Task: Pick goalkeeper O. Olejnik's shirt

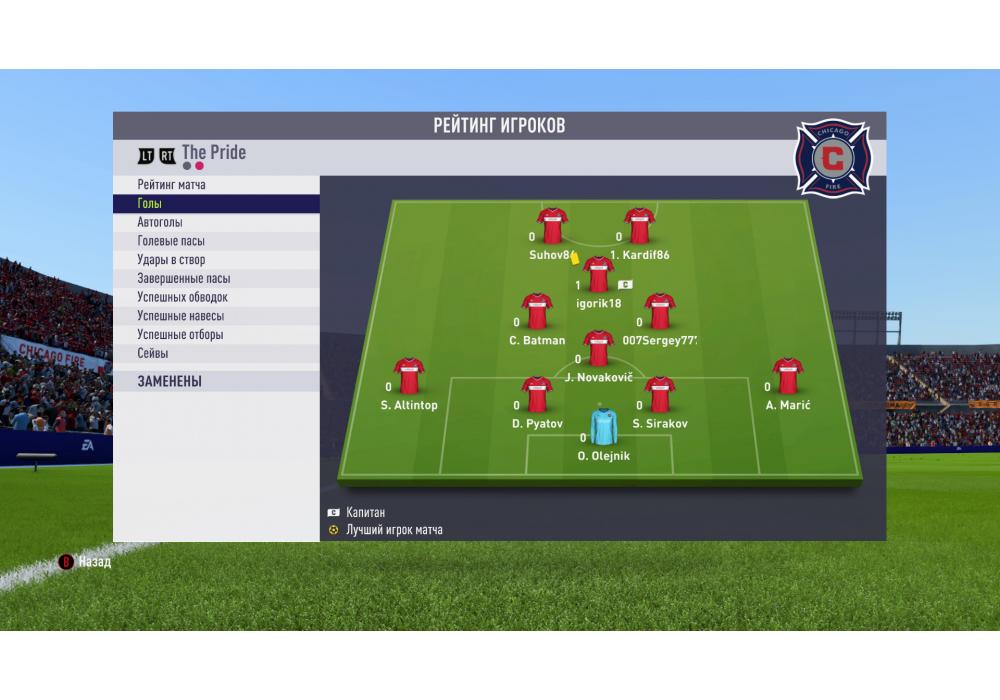Action: (x=603, y=426)
